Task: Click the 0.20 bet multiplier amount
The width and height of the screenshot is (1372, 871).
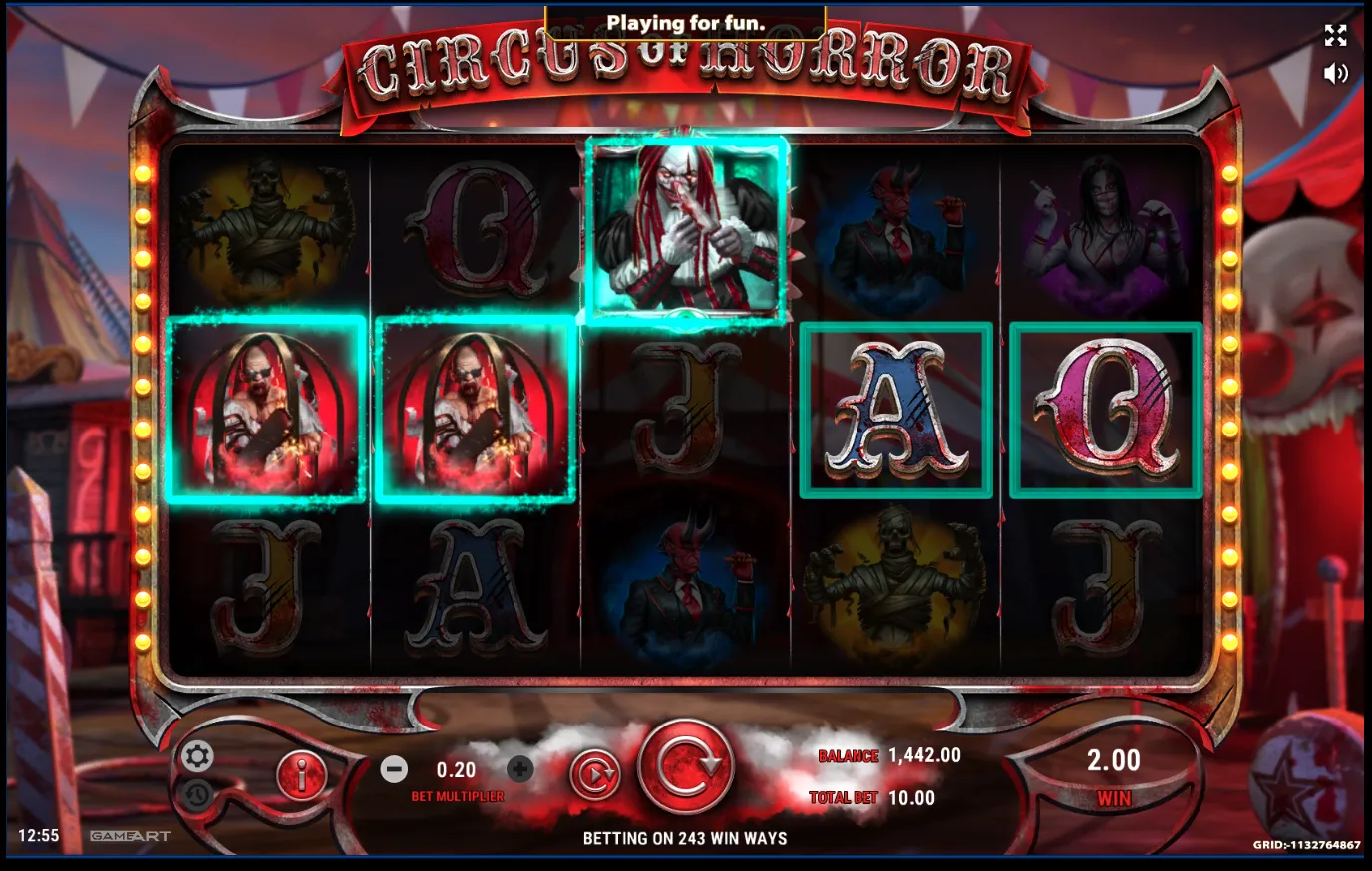Action: (x=457, y=768)
